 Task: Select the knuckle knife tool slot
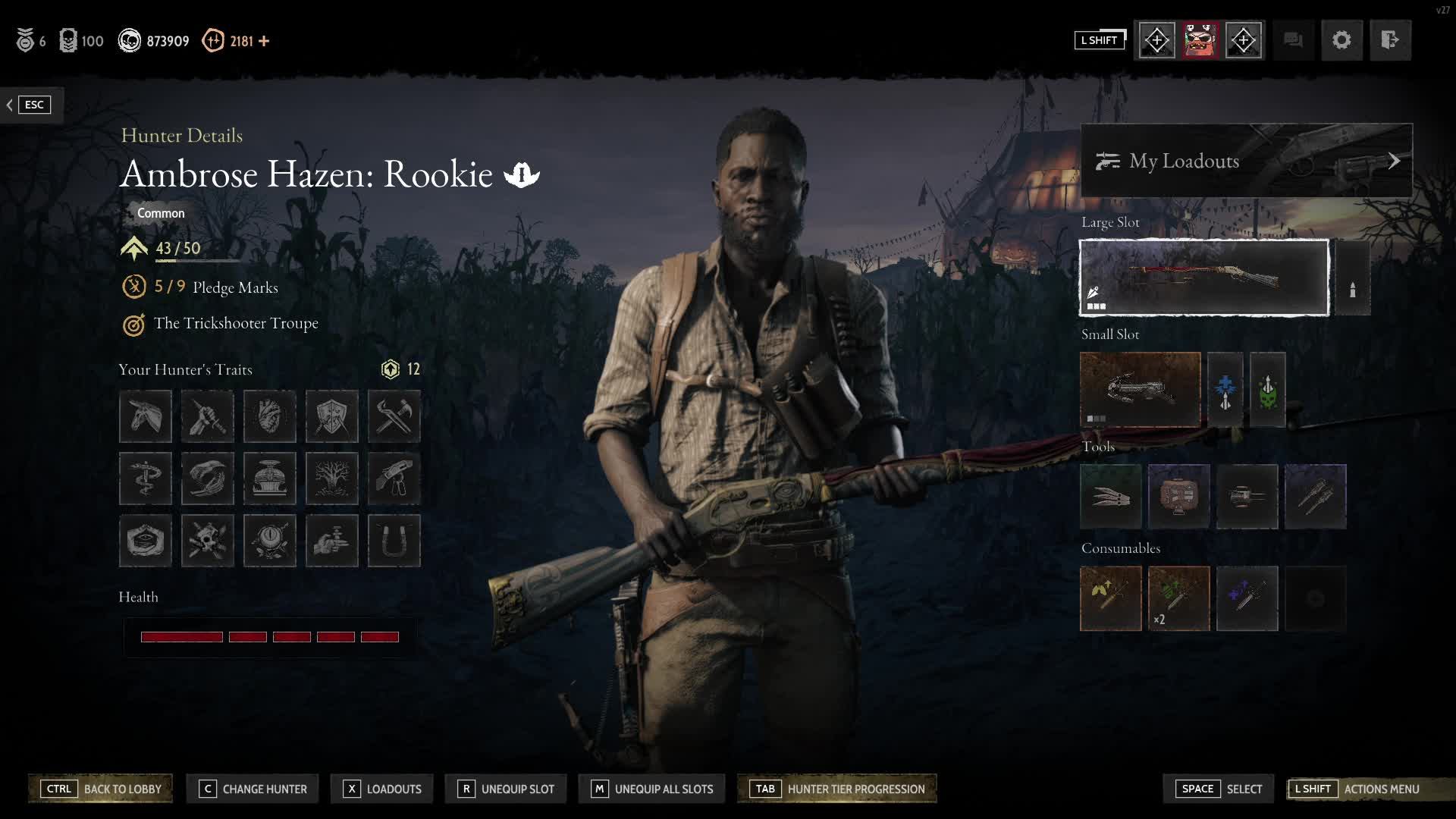[x=1111, y=497]
